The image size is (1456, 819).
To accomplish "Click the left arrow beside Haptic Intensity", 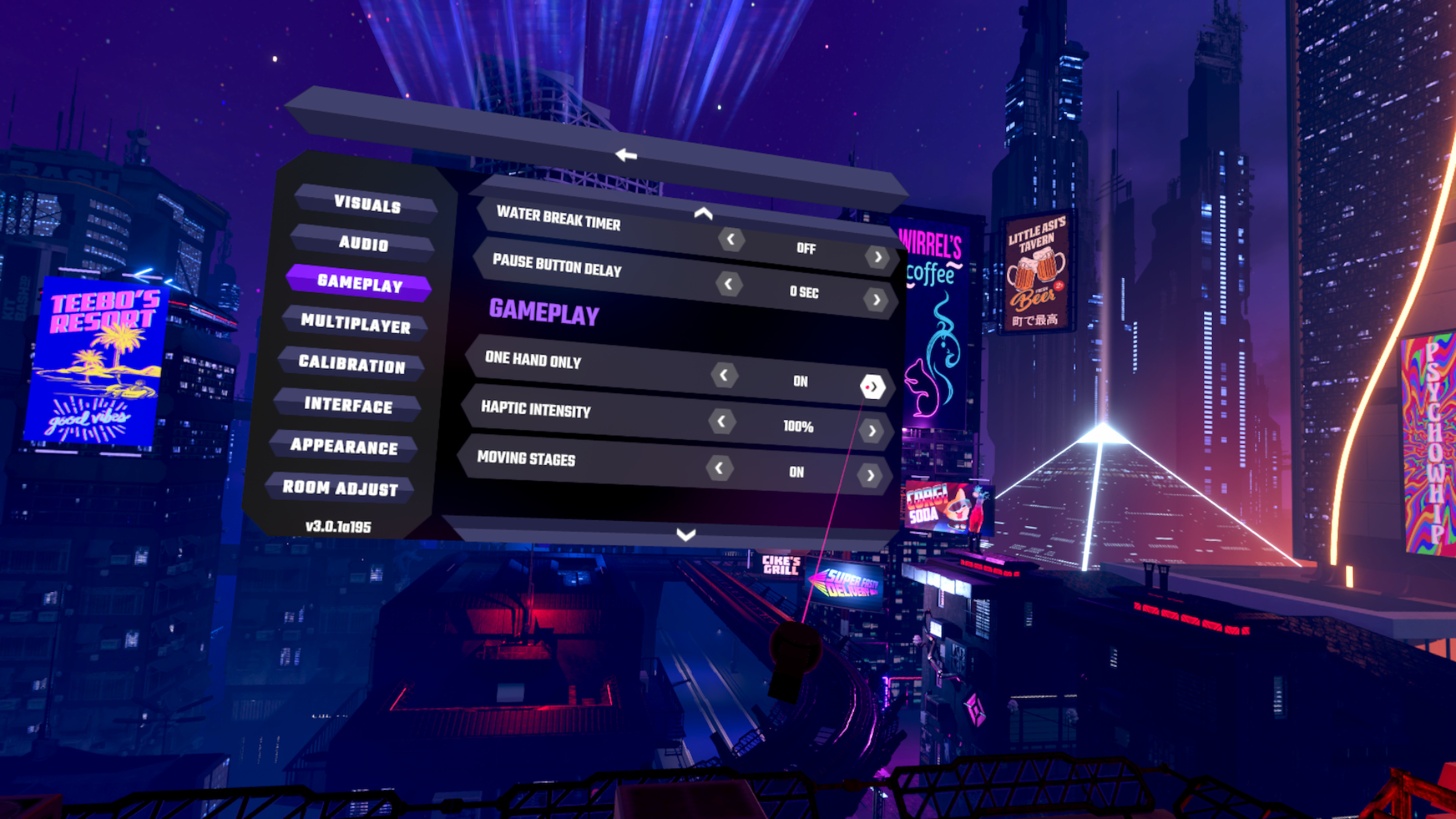I will (x=722, y=422).
